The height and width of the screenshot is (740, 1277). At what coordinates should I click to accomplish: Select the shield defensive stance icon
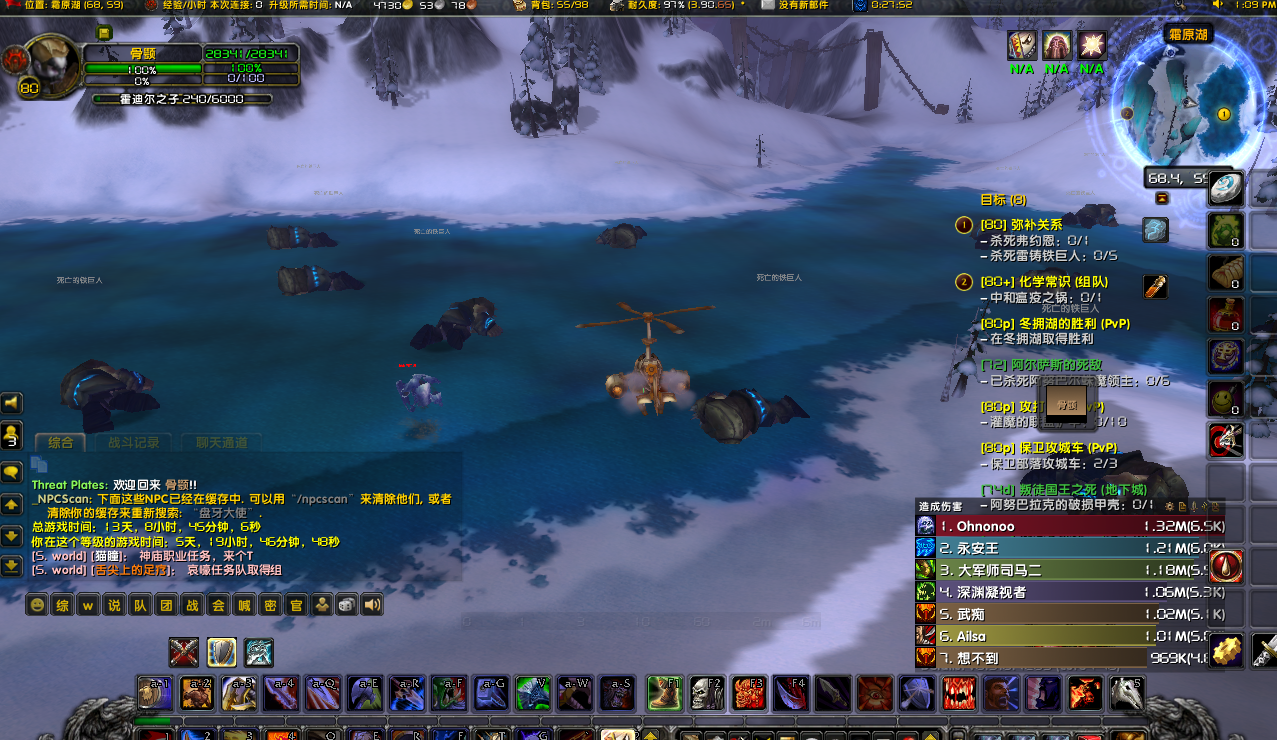pos(221,652)
